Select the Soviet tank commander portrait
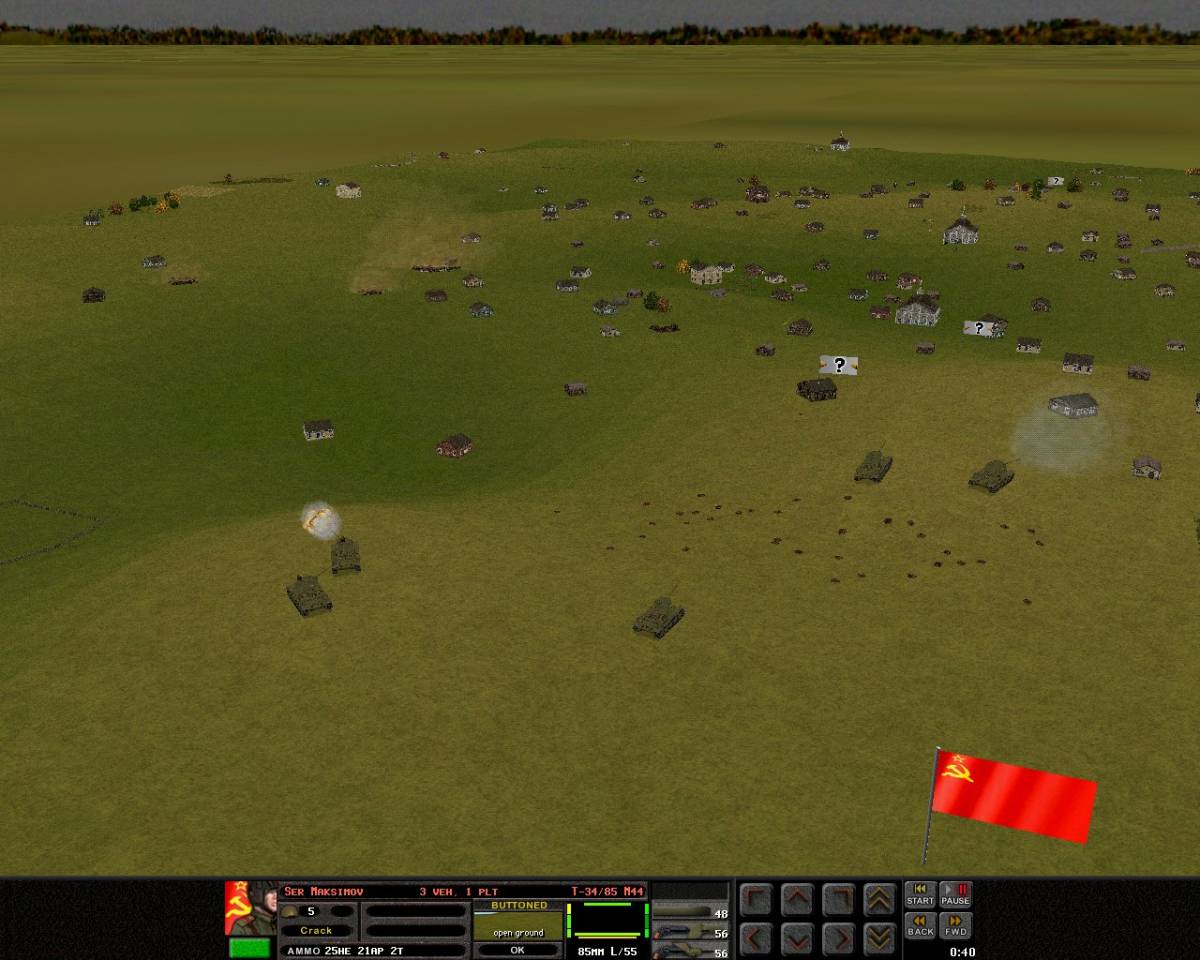Viewport: 1200px width, 960px height. click(250, 907)
